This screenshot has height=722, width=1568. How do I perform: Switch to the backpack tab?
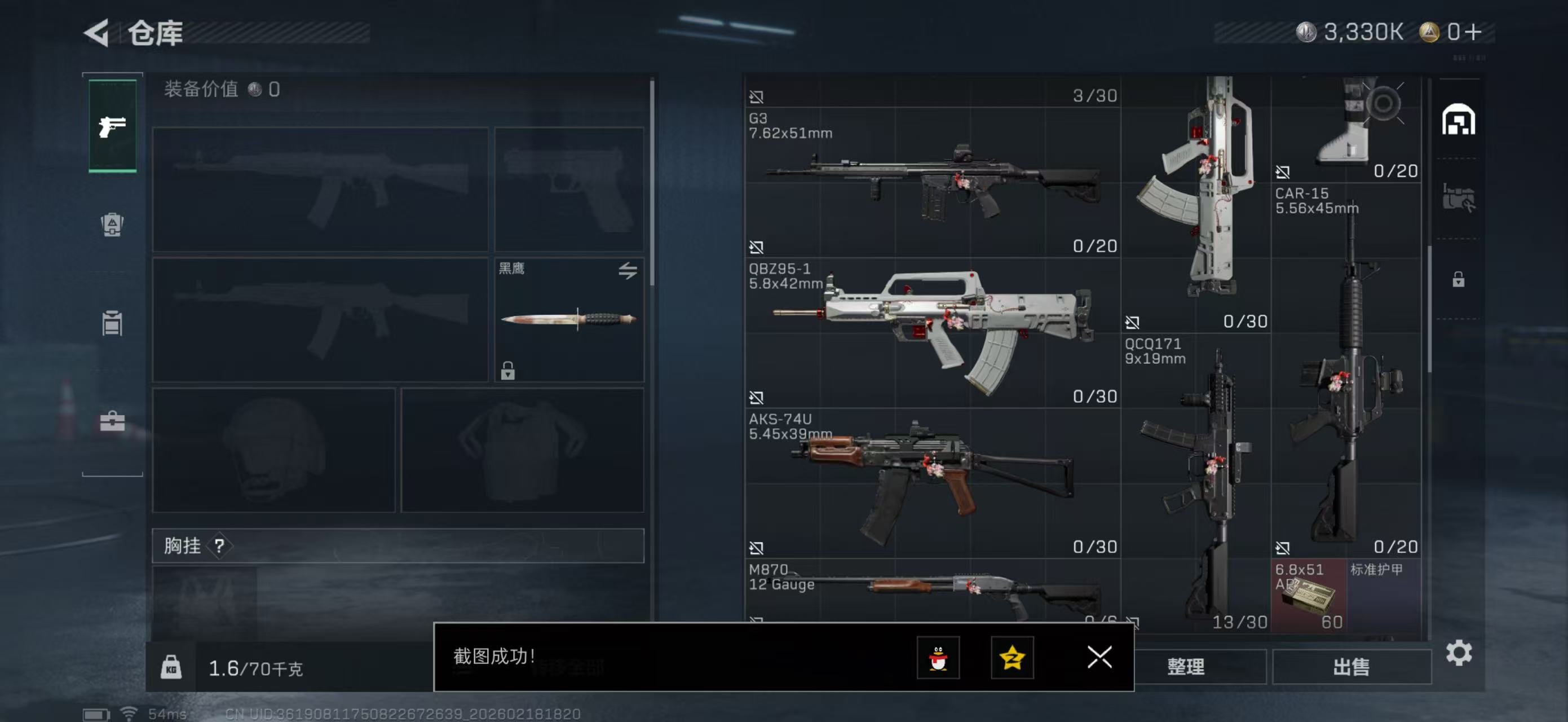tap(112, 224)
